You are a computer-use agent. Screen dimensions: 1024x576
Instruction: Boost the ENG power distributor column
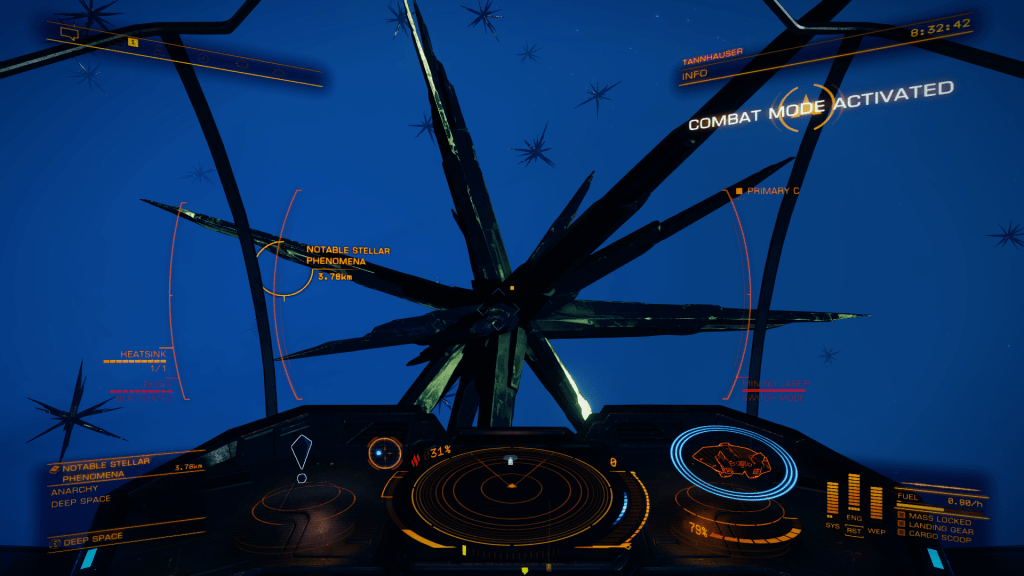854,497
